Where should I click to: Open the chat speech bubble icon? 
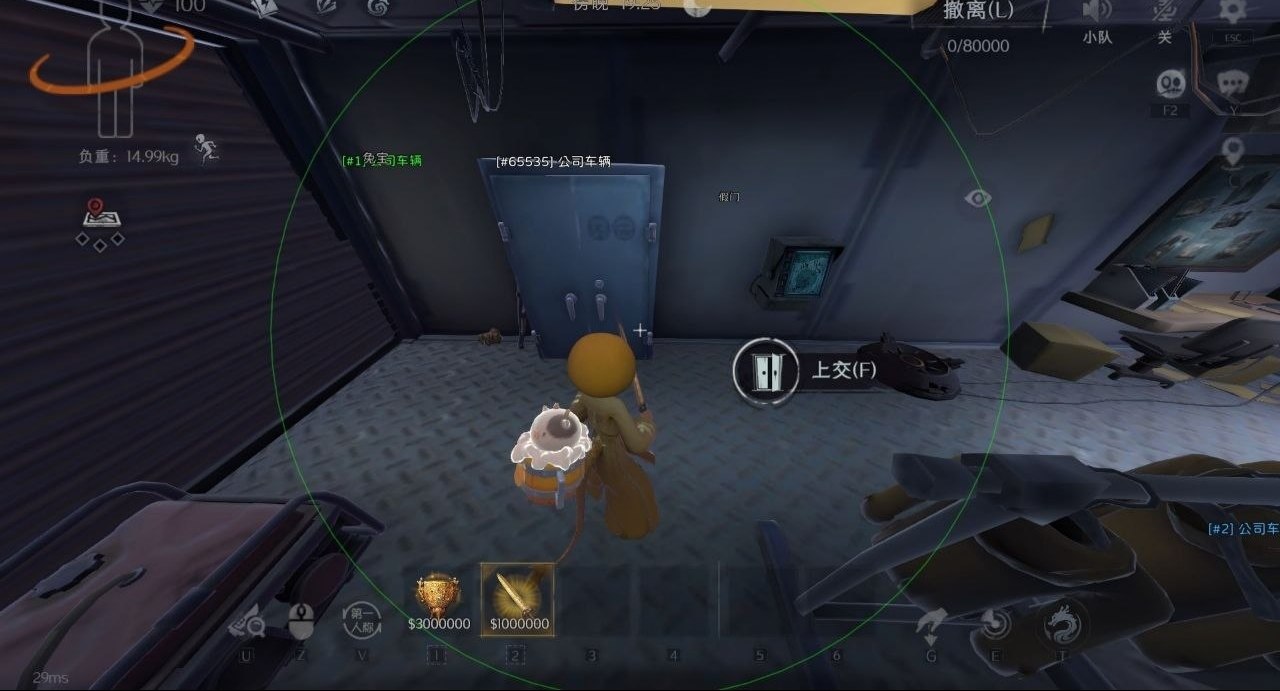(x=1233, y=82)
